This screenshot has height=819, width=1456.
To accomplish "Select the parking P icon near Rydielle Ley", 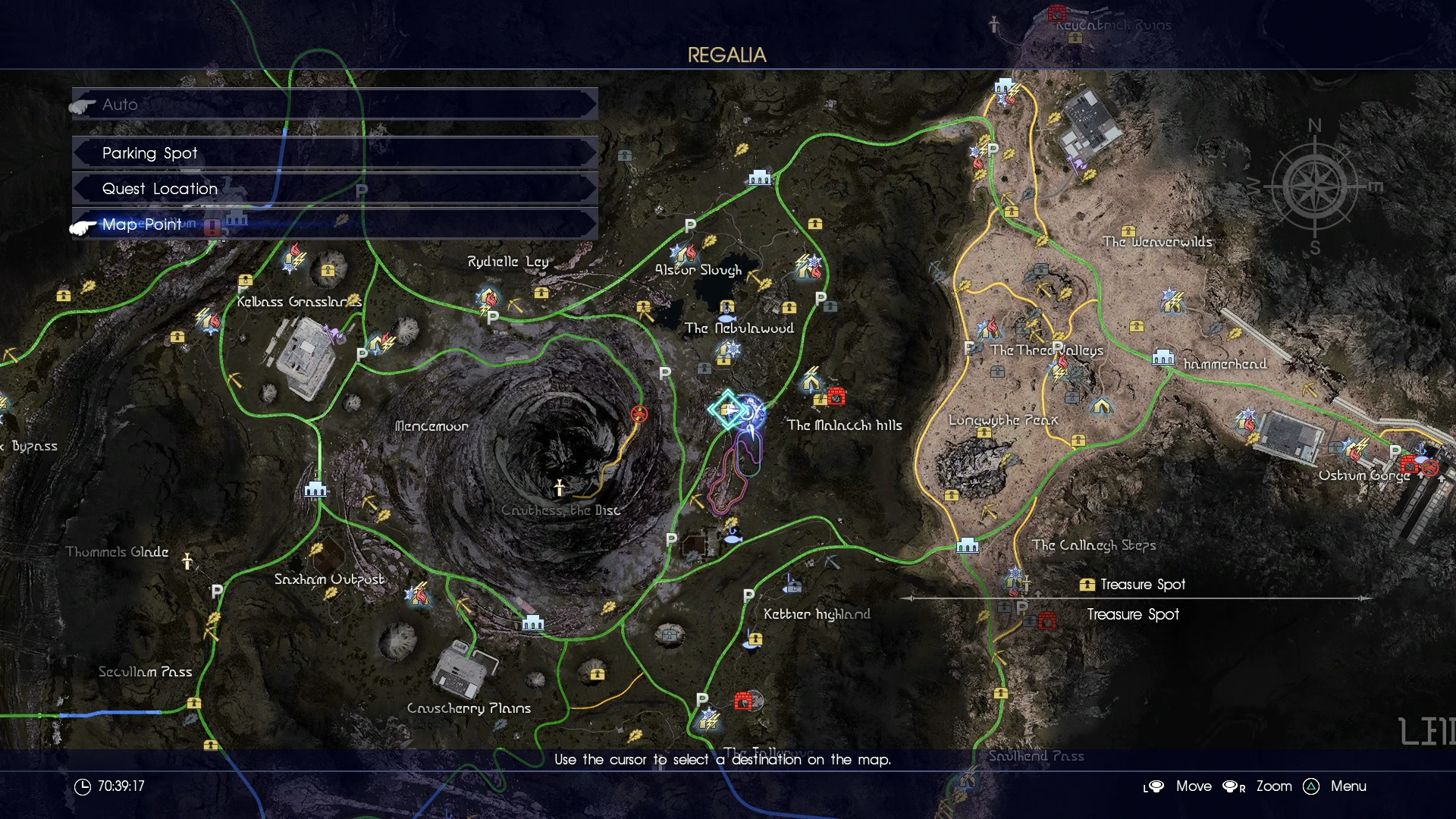I will coord(491,319).
